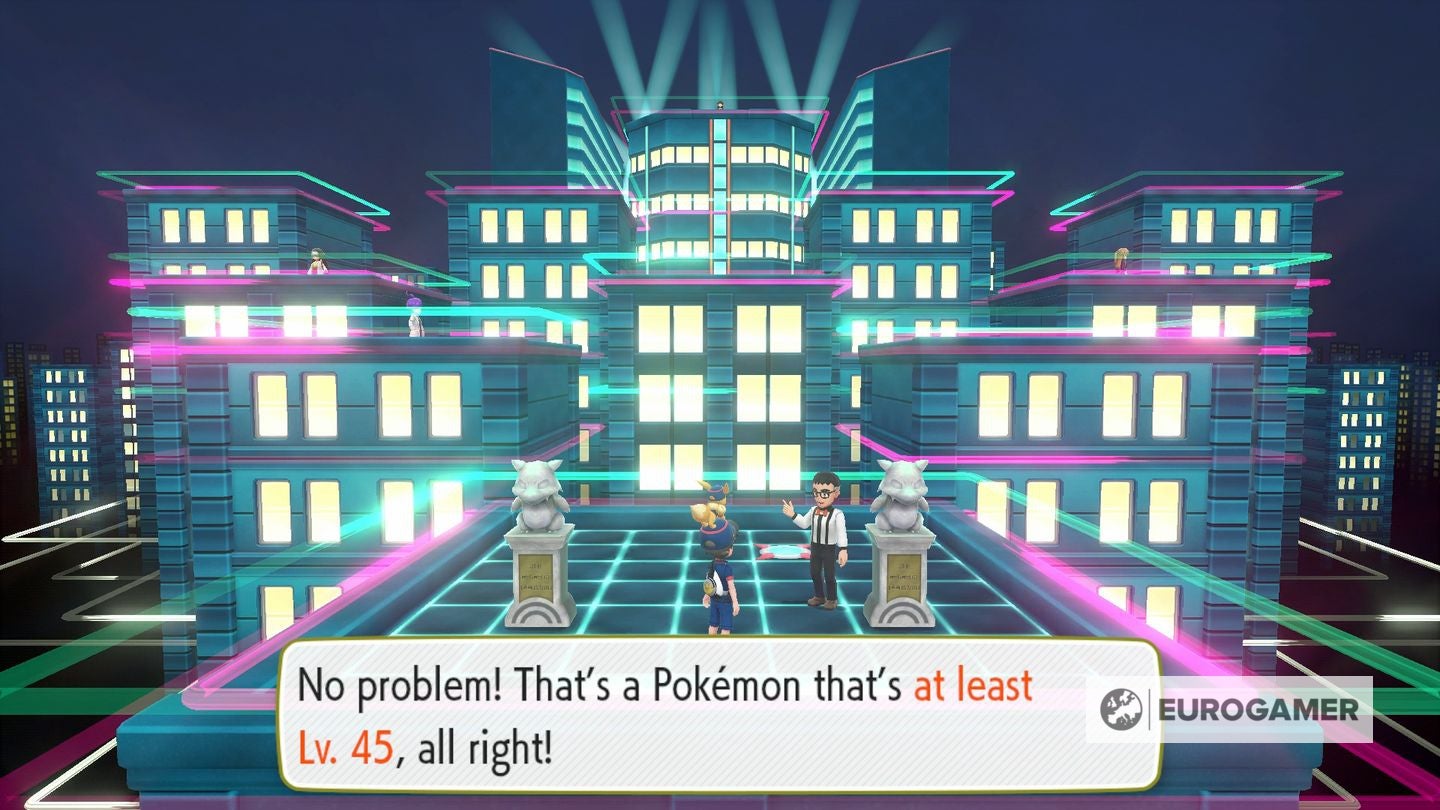Click the pedestal under the right statue
The image size is (1440, 810).
pyautogui.click(x=903, y=588)
